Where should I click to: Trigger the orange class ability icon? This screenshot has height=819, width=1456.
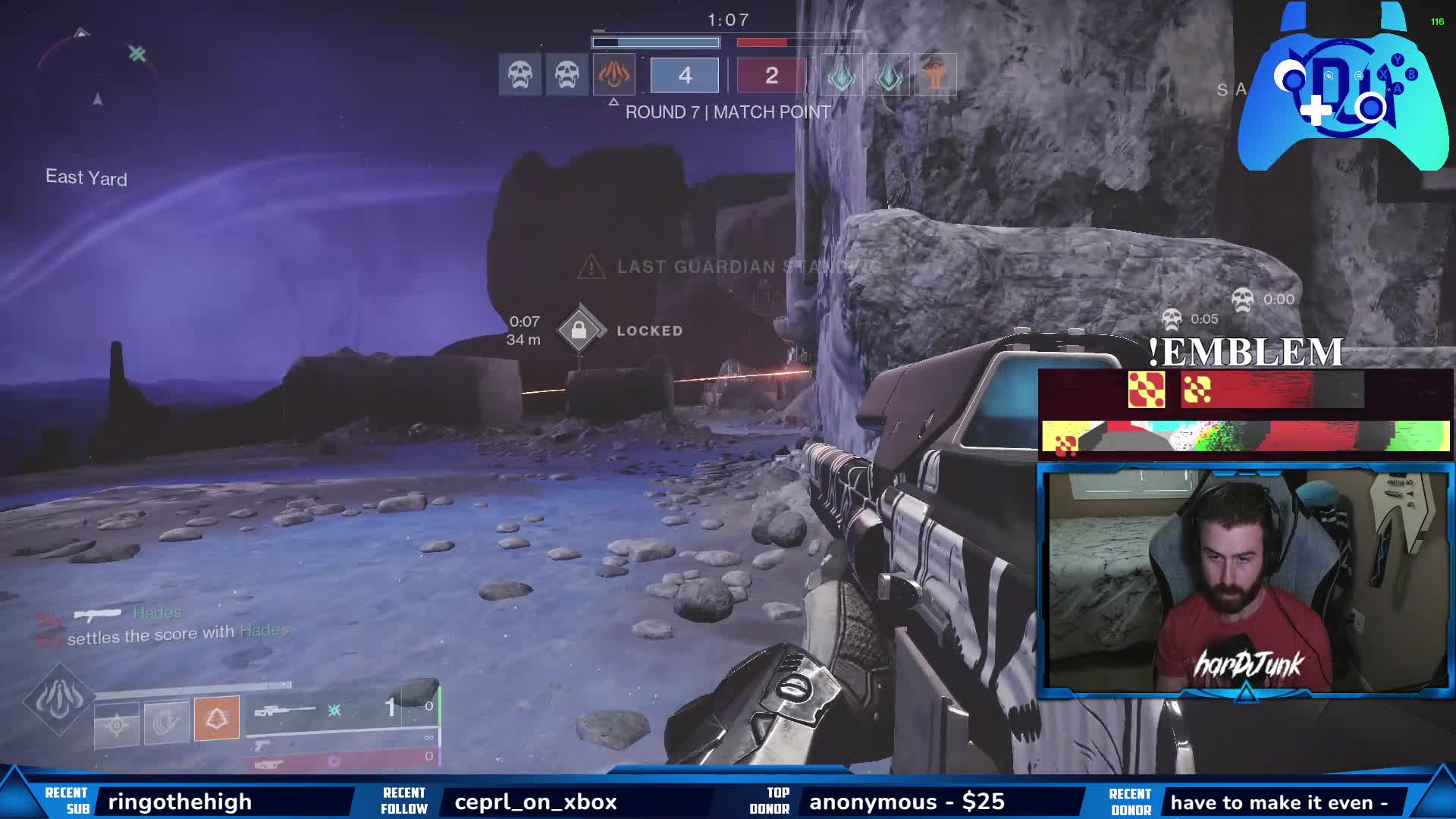click(x=217, y=717)
